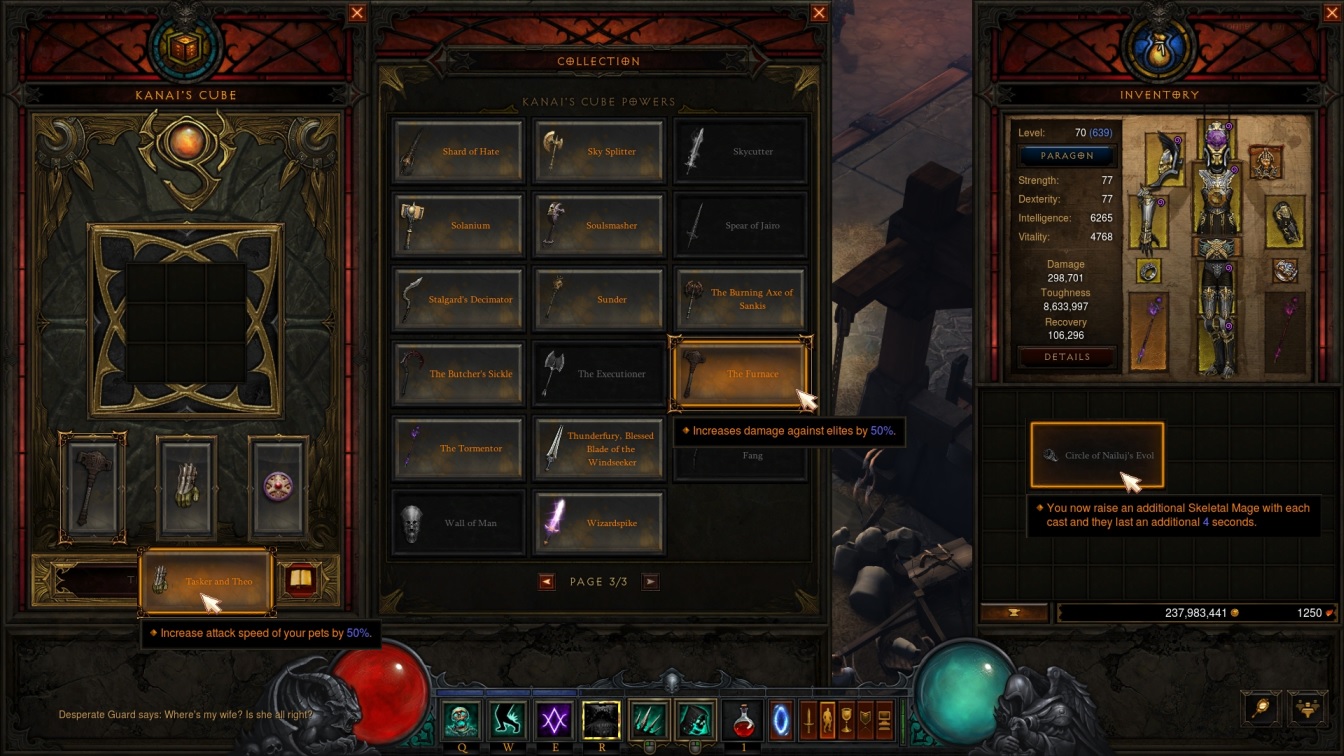Close the Kanai's Cube window
This screenshot has height=756, width=1344.
[357, 13]
